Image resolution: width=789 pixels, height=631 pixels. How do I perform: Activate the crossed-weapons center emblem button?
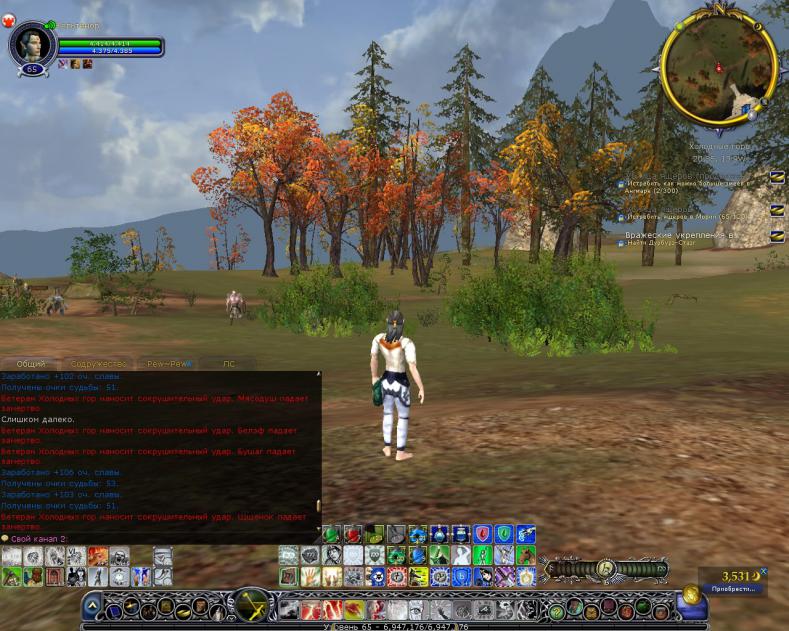(250, 605)
